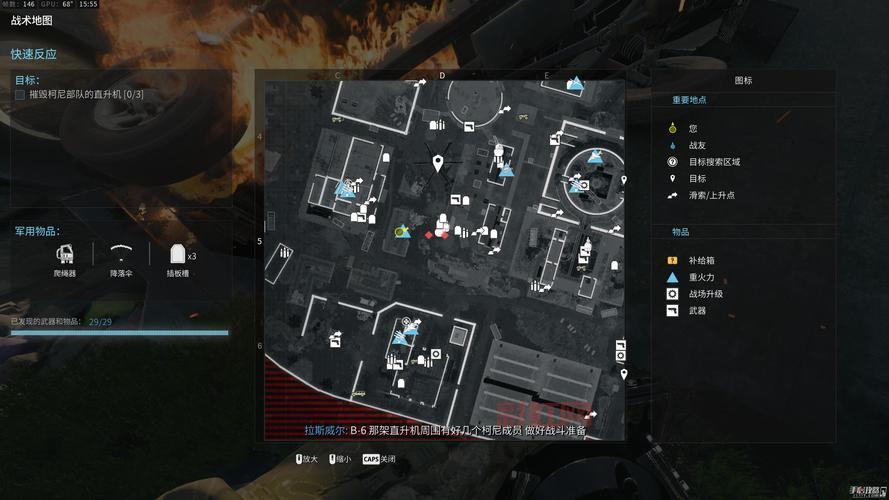Click the 武器 weapon legend entry
The image size is (889, 500).
673,311
